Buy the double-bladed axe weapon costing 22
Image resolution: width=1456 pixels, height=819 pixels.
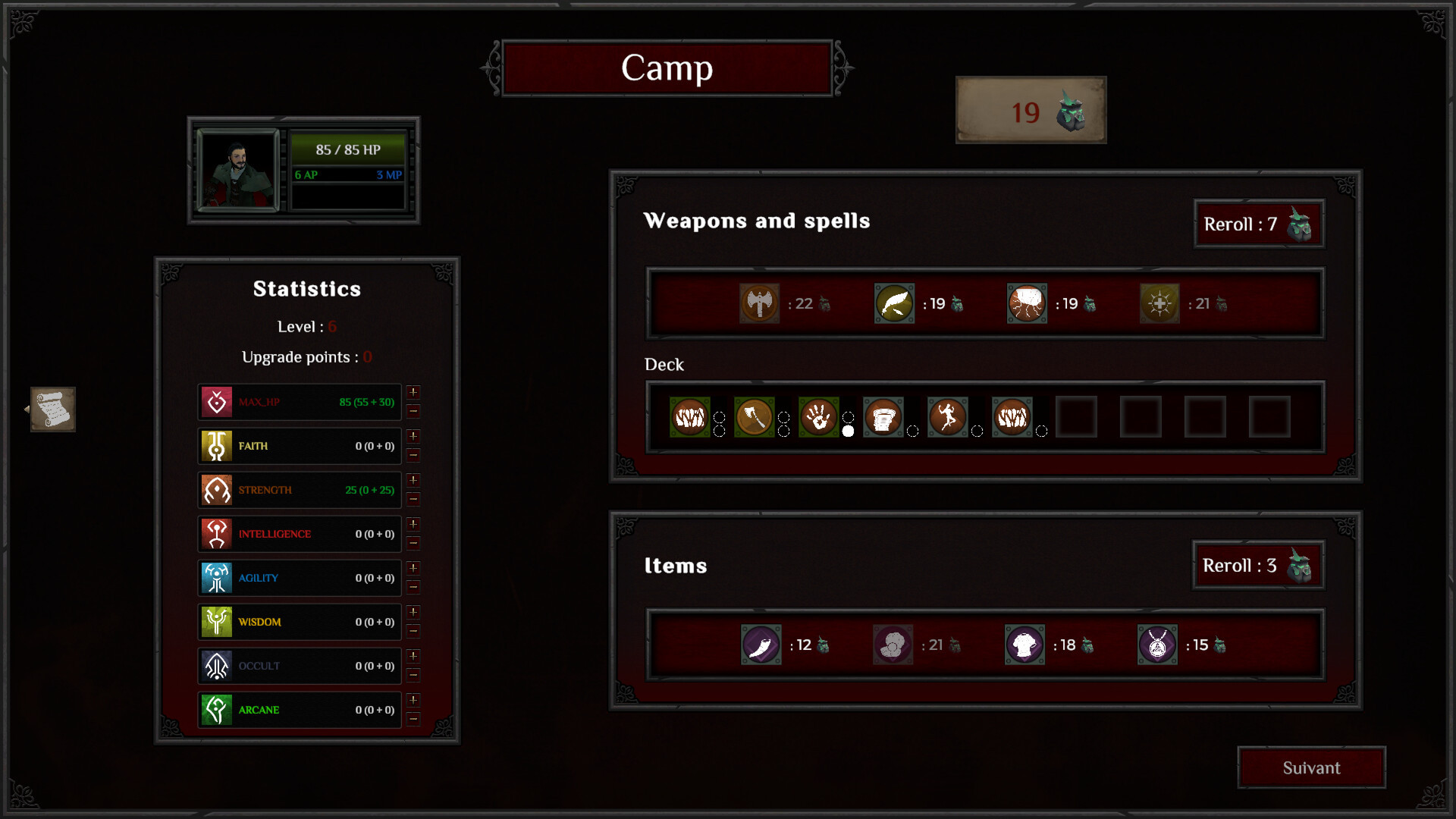coord(759,303)
